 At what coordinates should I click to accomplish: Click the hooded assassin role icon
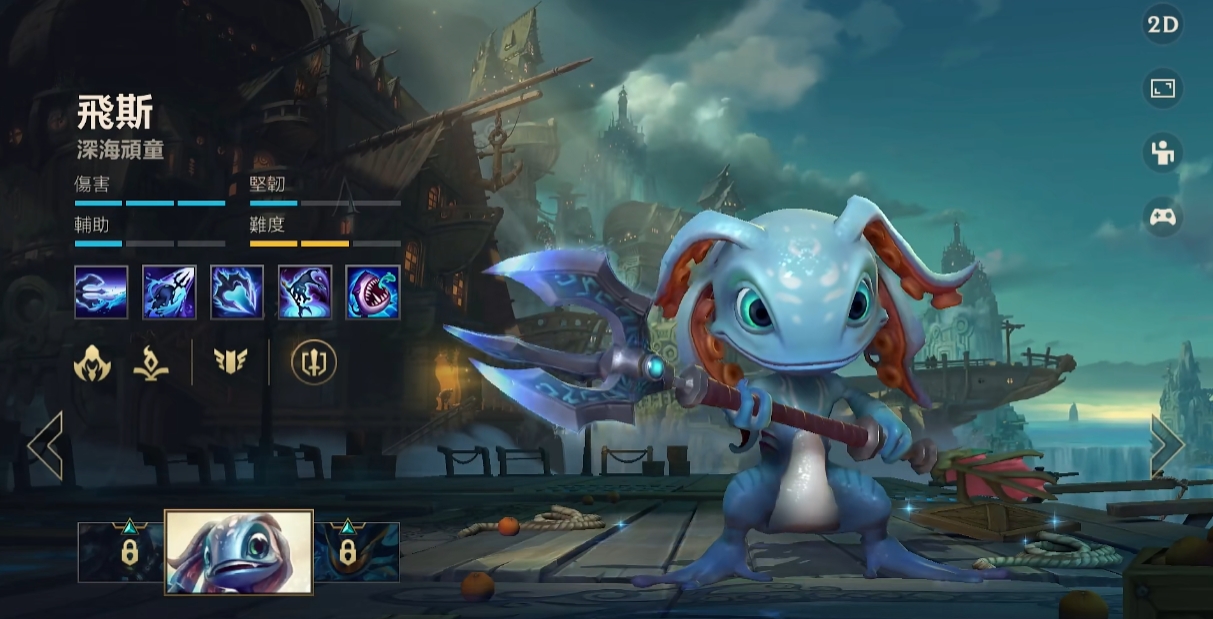pyautogui.click(x=92, y=362)
